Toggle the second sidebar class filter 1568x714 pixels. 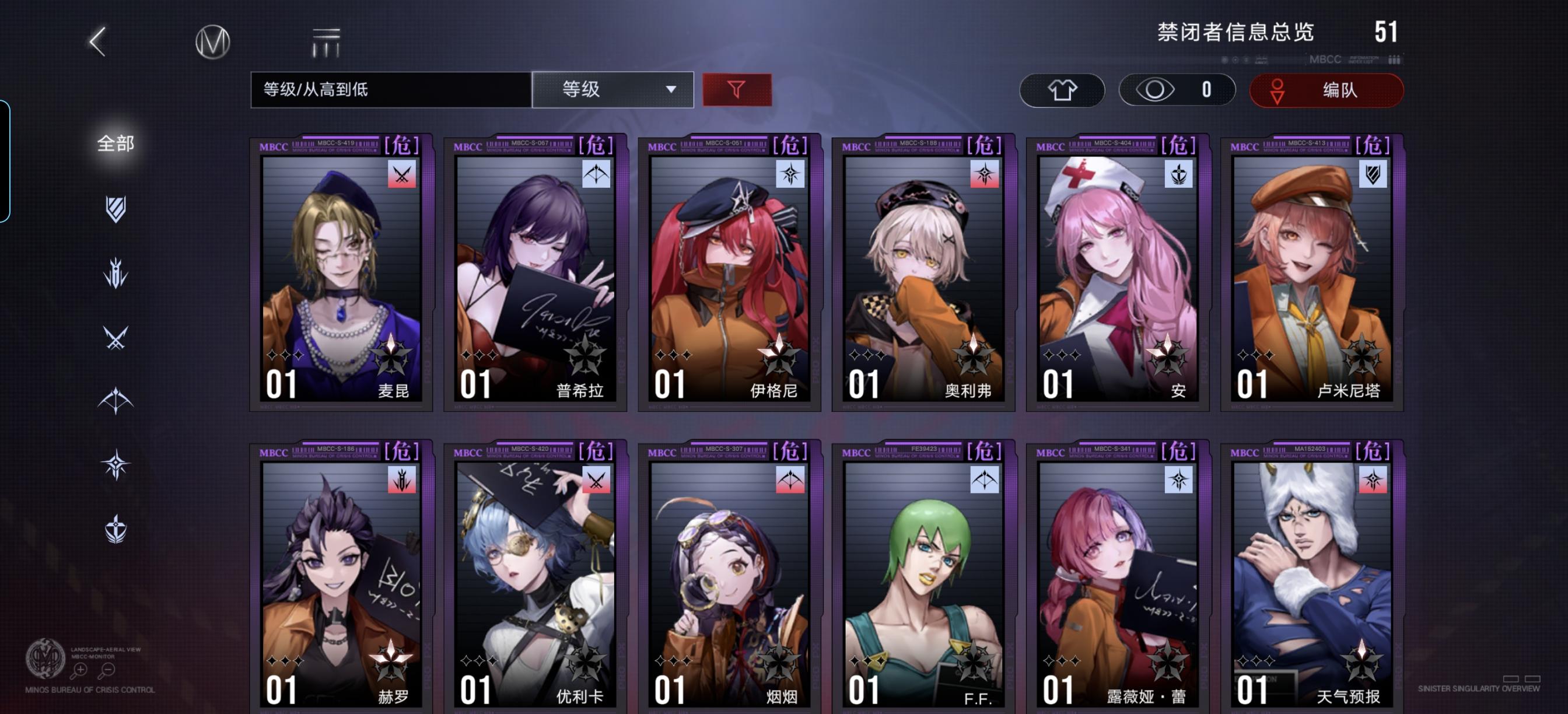[116, 272]
